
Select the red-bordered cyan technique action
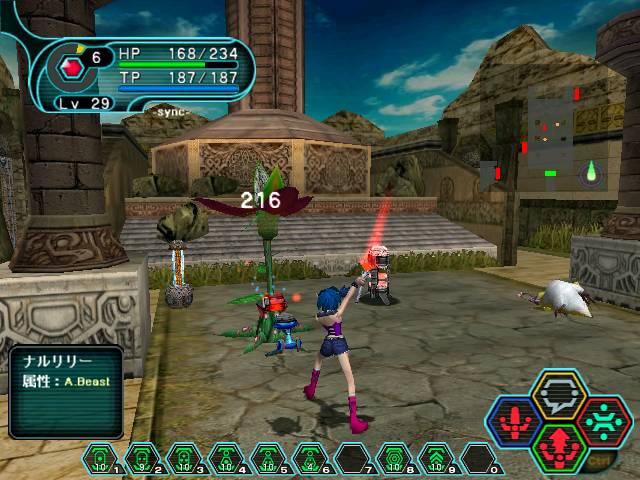click(602, 420)
